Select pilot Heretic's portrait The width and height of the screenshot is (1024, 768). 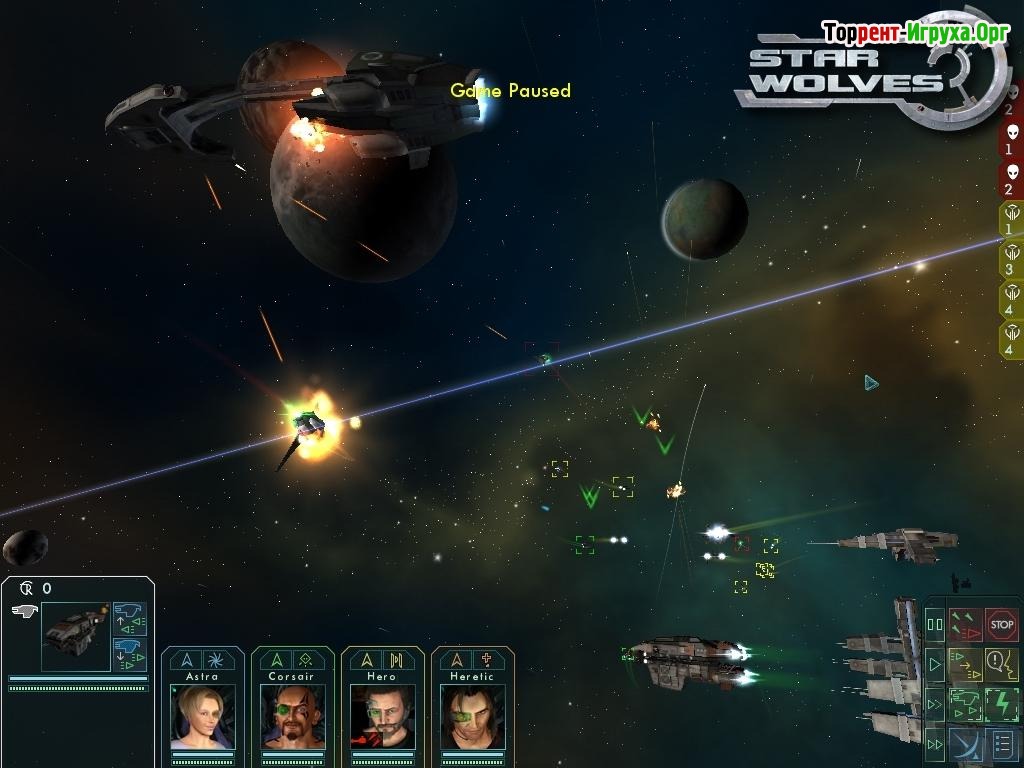(472, 716)
